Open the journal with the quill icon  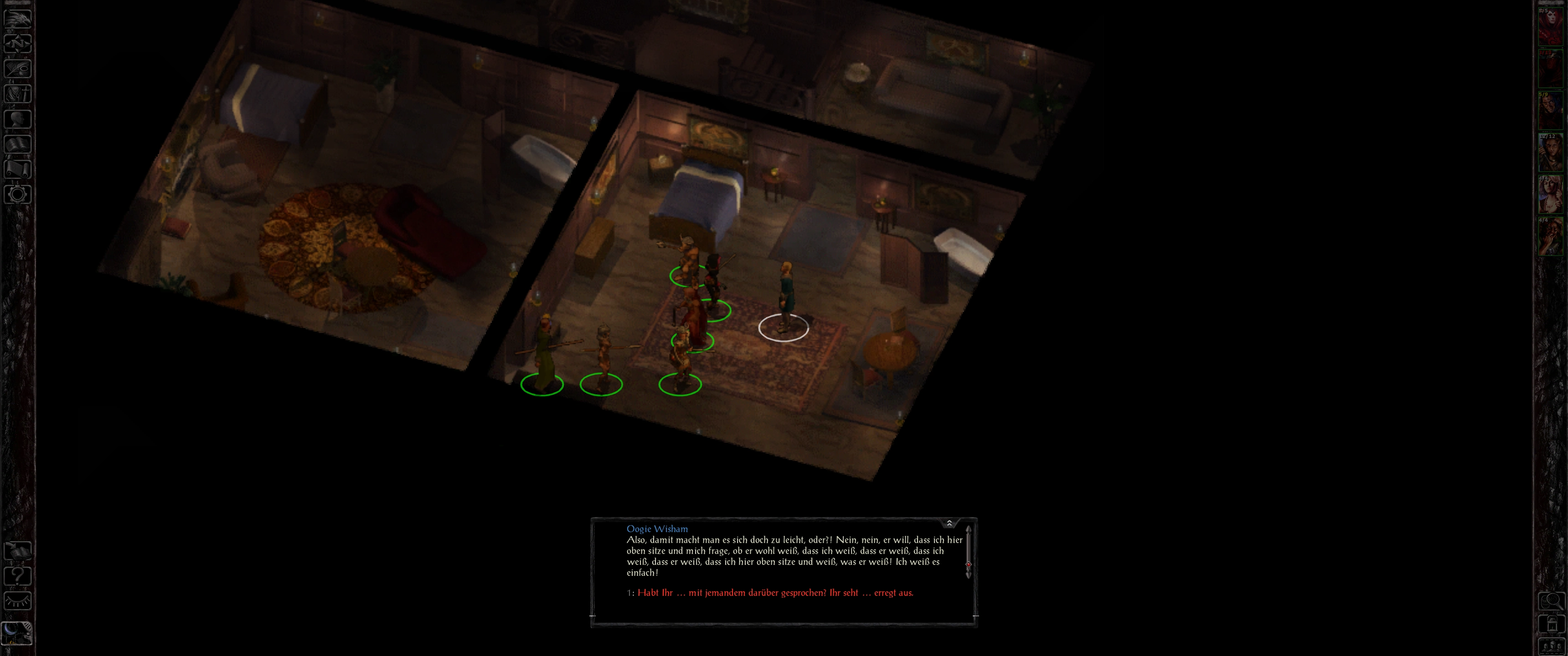pyautogui.click(x=17, y=68)
